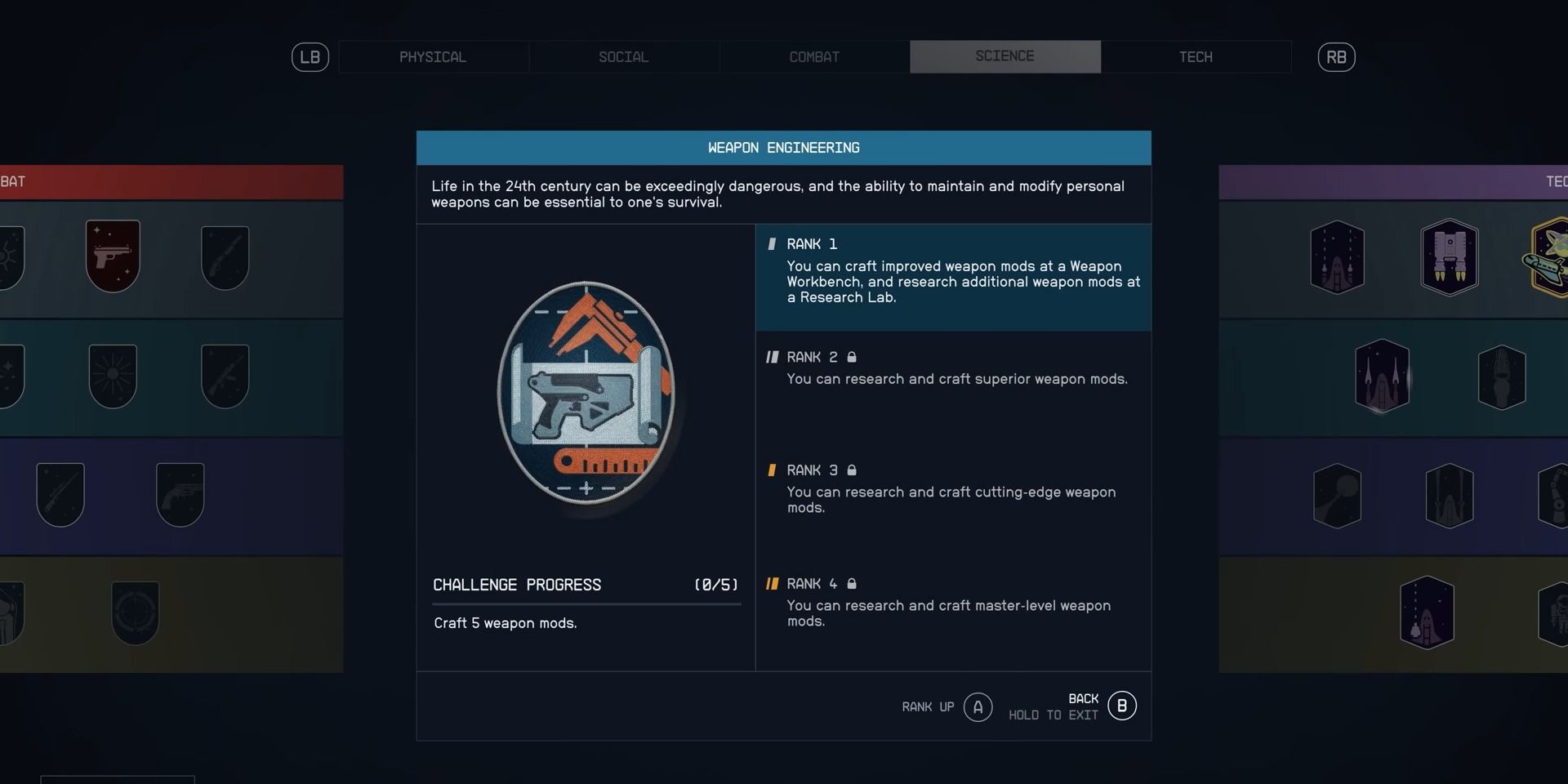The width and height of the screenshot is (1568, 784).
Task: Select the planet-and-trail skill icon in Tech tree
Action: [x=1337, y=495]
